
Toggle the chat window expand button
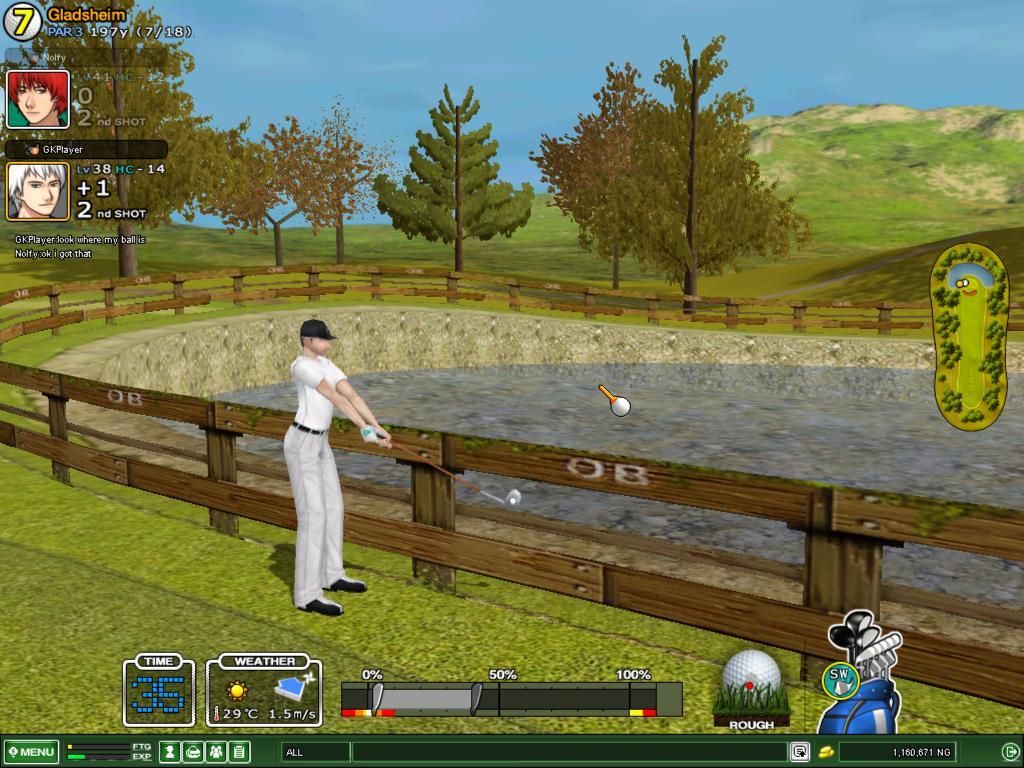pos(800,752)
